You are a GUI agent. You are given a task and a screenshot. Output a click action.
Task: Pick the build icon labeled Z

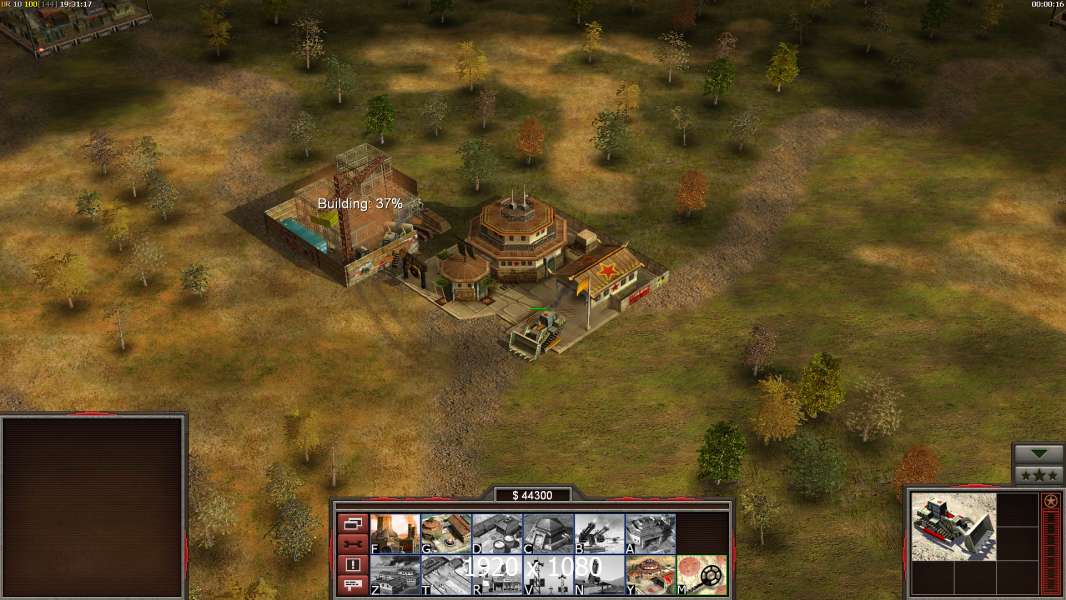click(395, 574)
